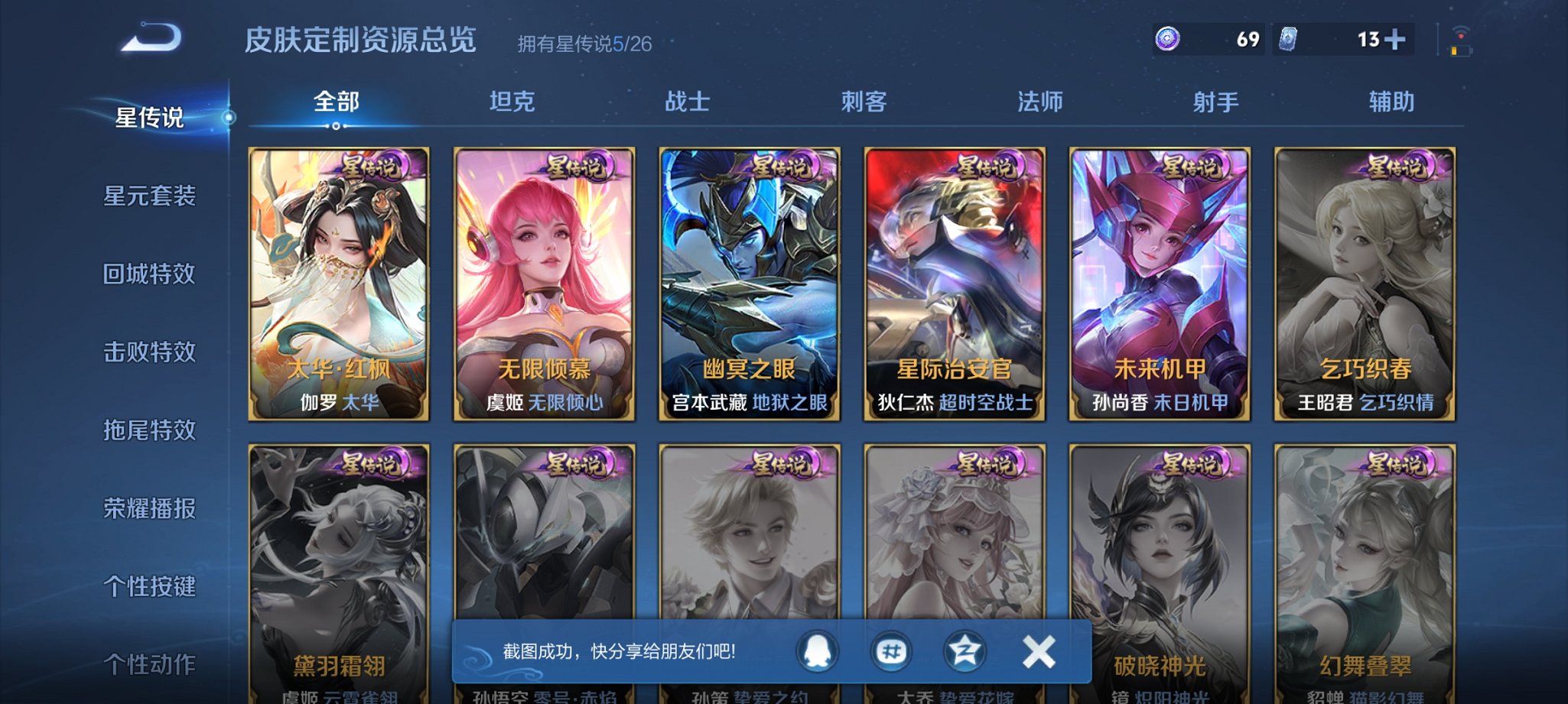
Task: Open 星元套装 in the sidebar
Action: (x=150, y=196)
